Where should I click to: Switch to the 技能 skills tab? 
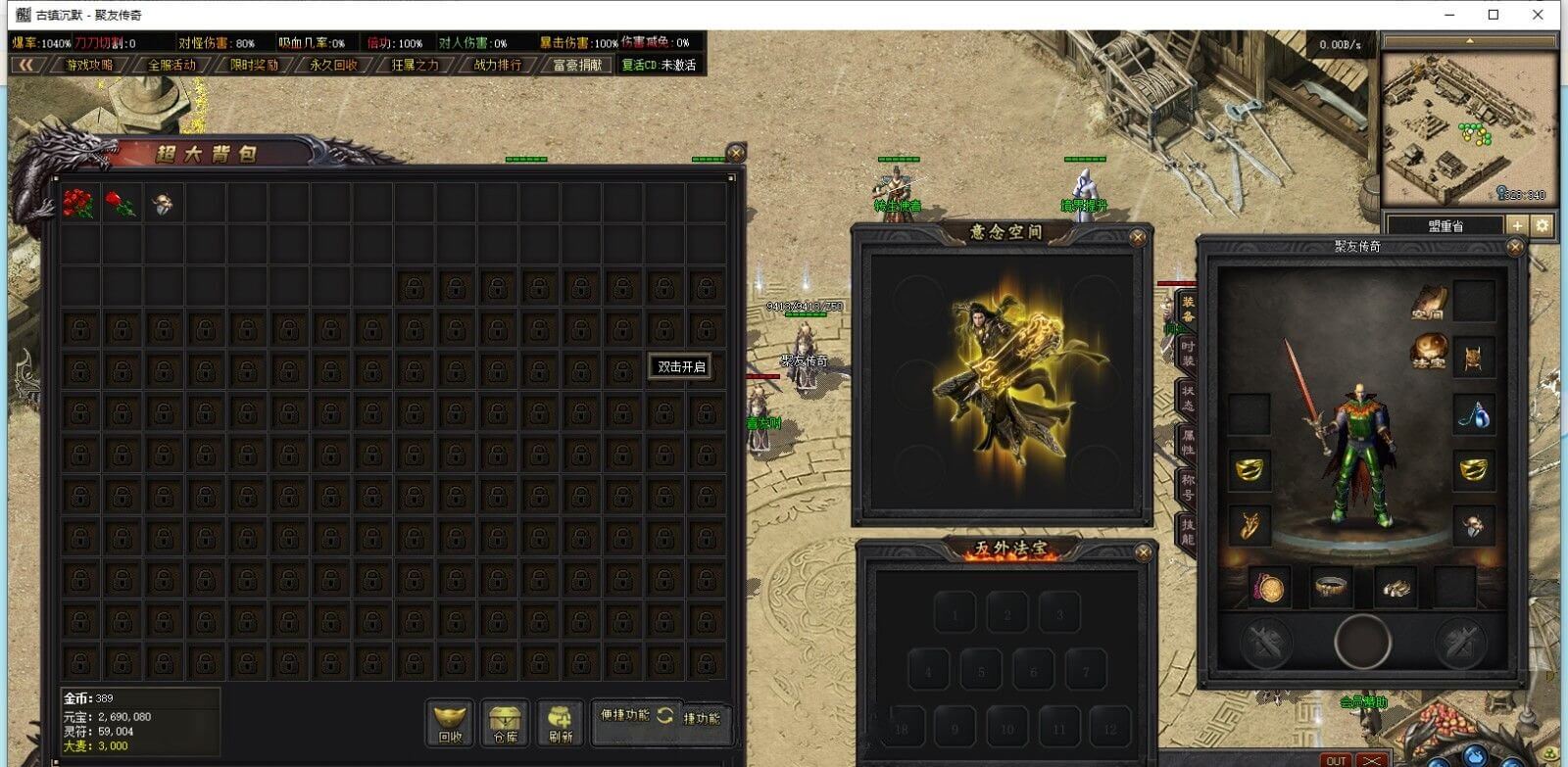pos(1187,532)
